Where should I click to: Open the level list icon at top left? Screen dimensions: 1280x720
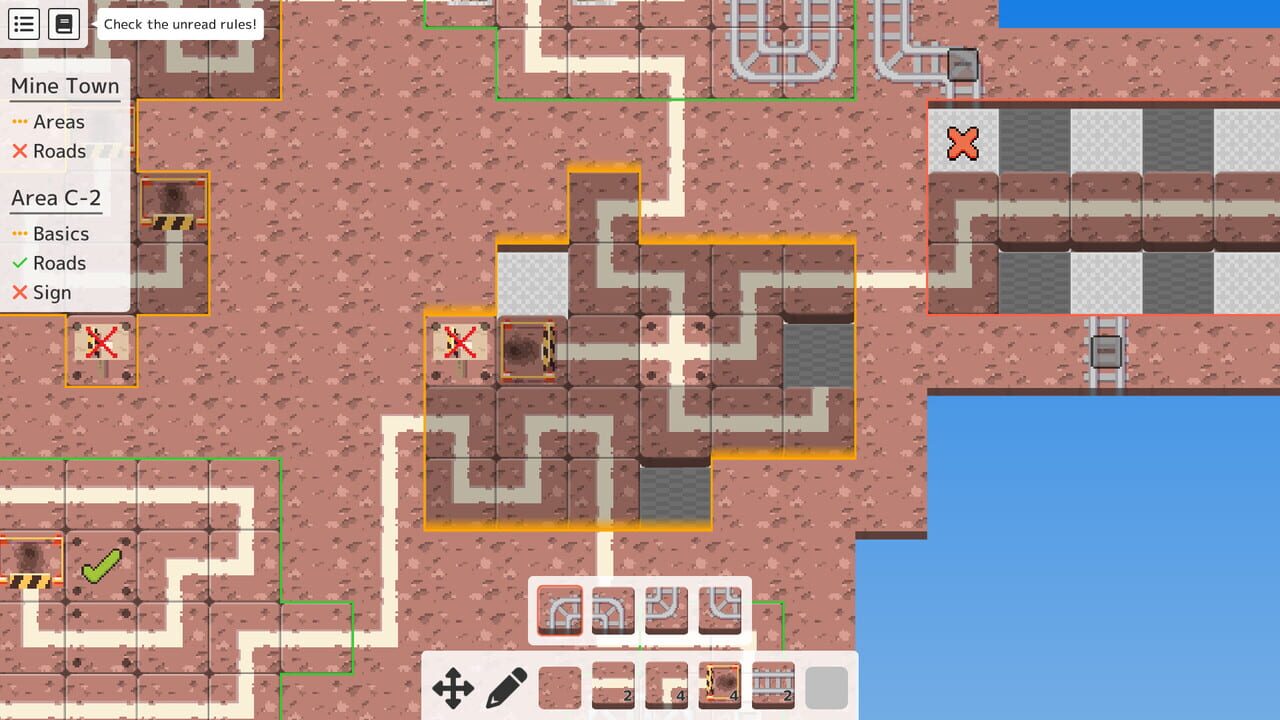click(23, 23)
